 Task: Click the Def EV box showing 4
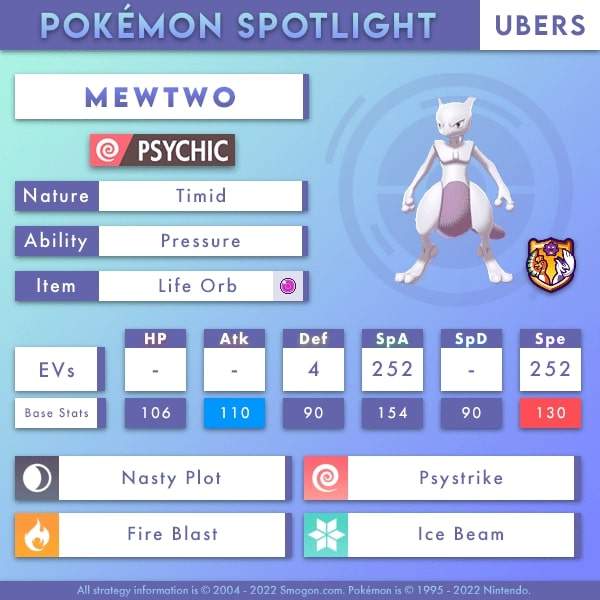coord(313,369)
